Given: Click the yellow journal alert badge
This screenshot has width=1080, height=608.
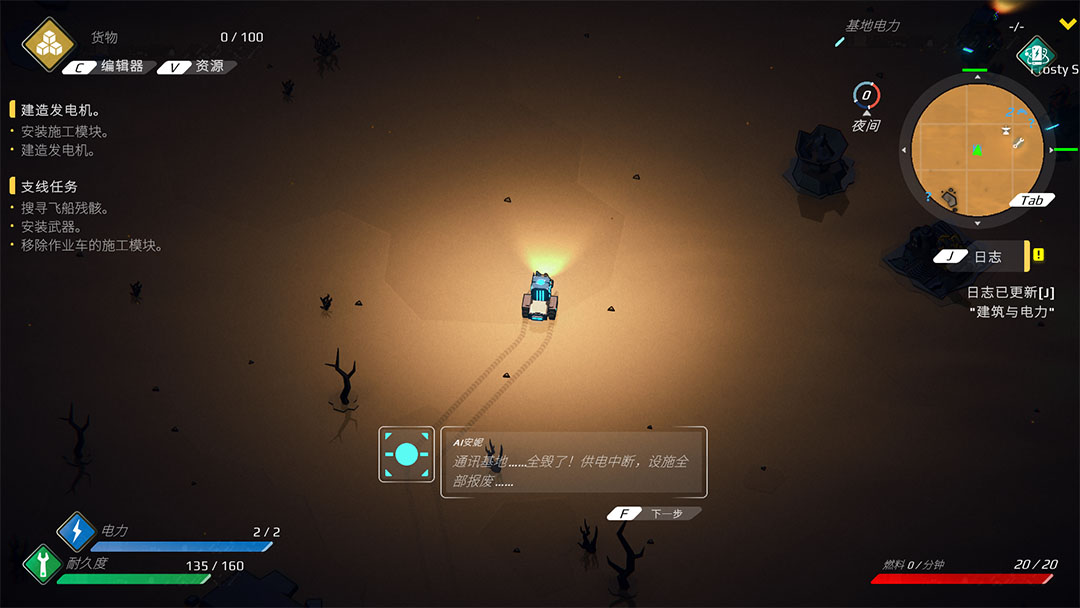Looking at the screenshot, I should (1039, 255).
